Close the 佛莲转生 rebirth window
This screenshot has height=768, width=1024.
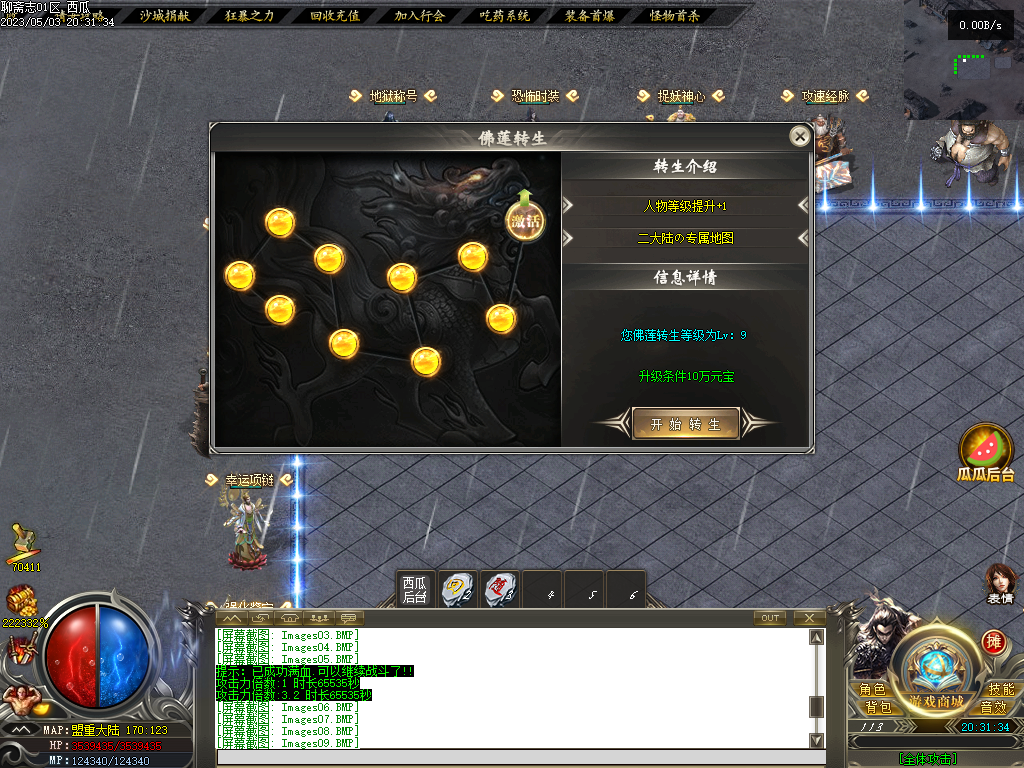pos(799,137)
